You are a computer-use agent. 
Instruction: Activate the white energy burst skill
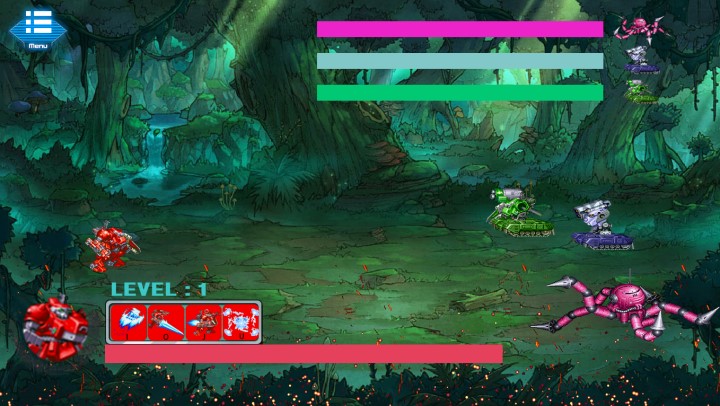(x=240, y=321)
